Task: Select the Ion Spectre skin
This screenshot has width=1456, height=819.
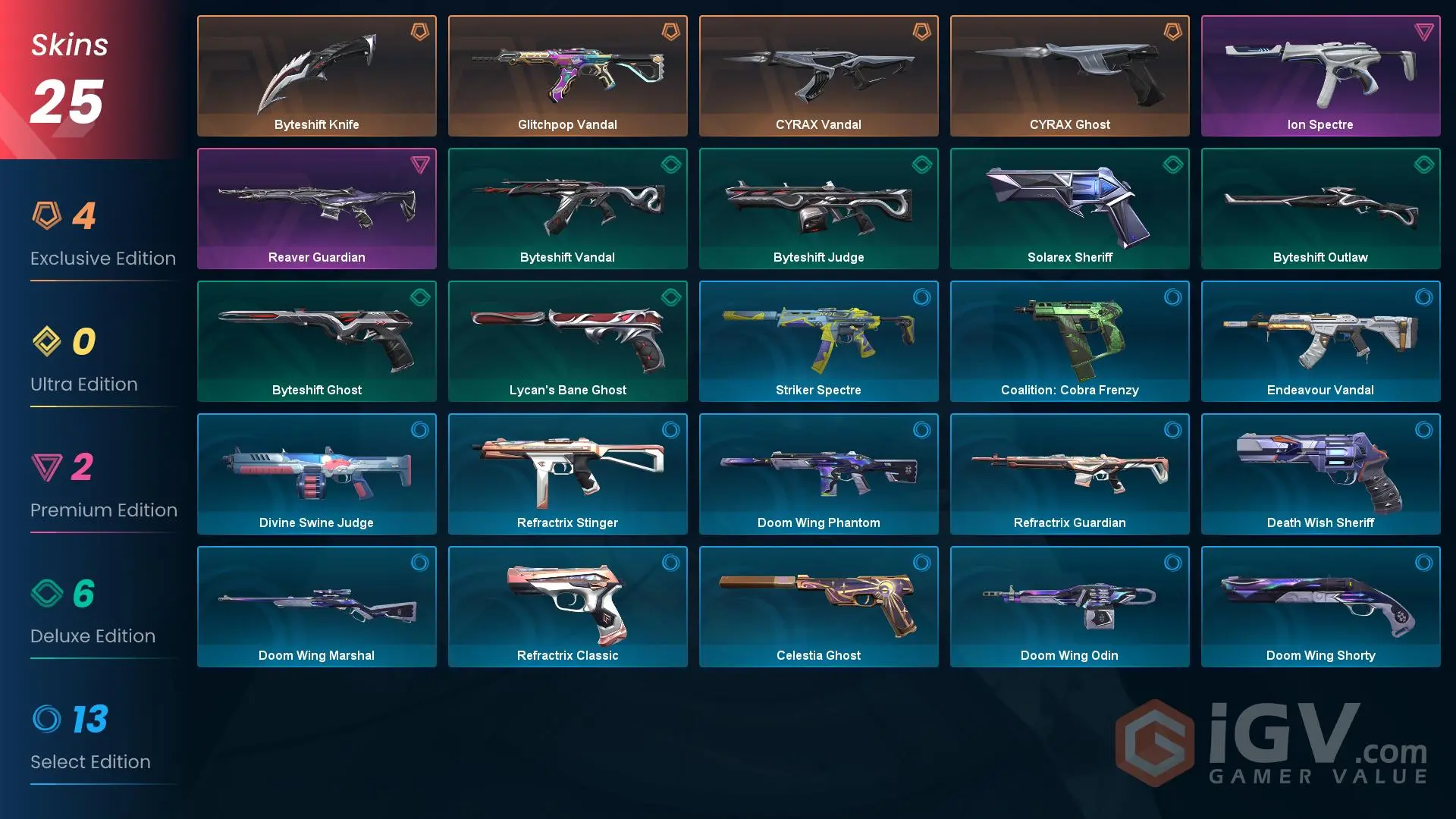Action: (1320, 76)
